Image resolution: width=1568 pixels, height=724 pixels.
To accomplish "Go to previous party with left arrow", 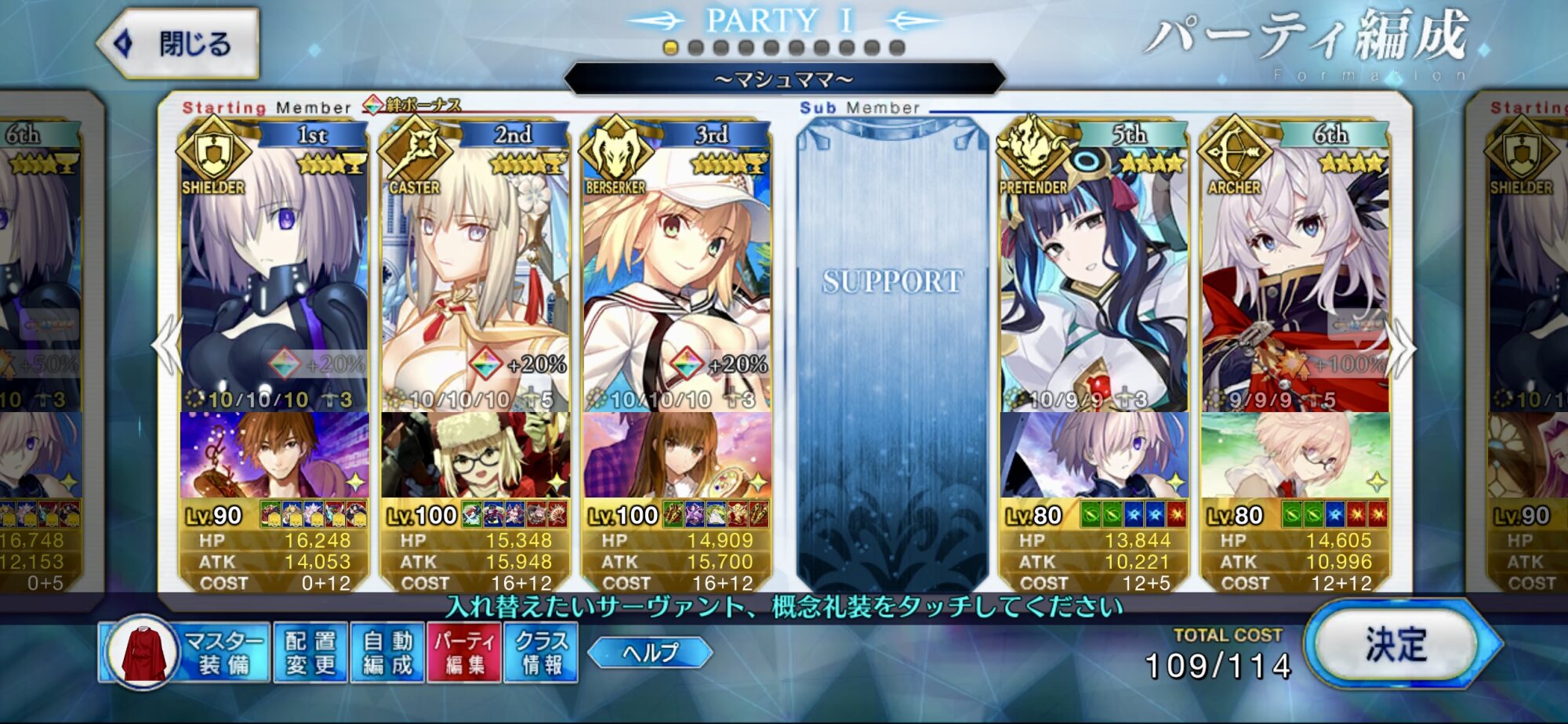I will [168, 346].
